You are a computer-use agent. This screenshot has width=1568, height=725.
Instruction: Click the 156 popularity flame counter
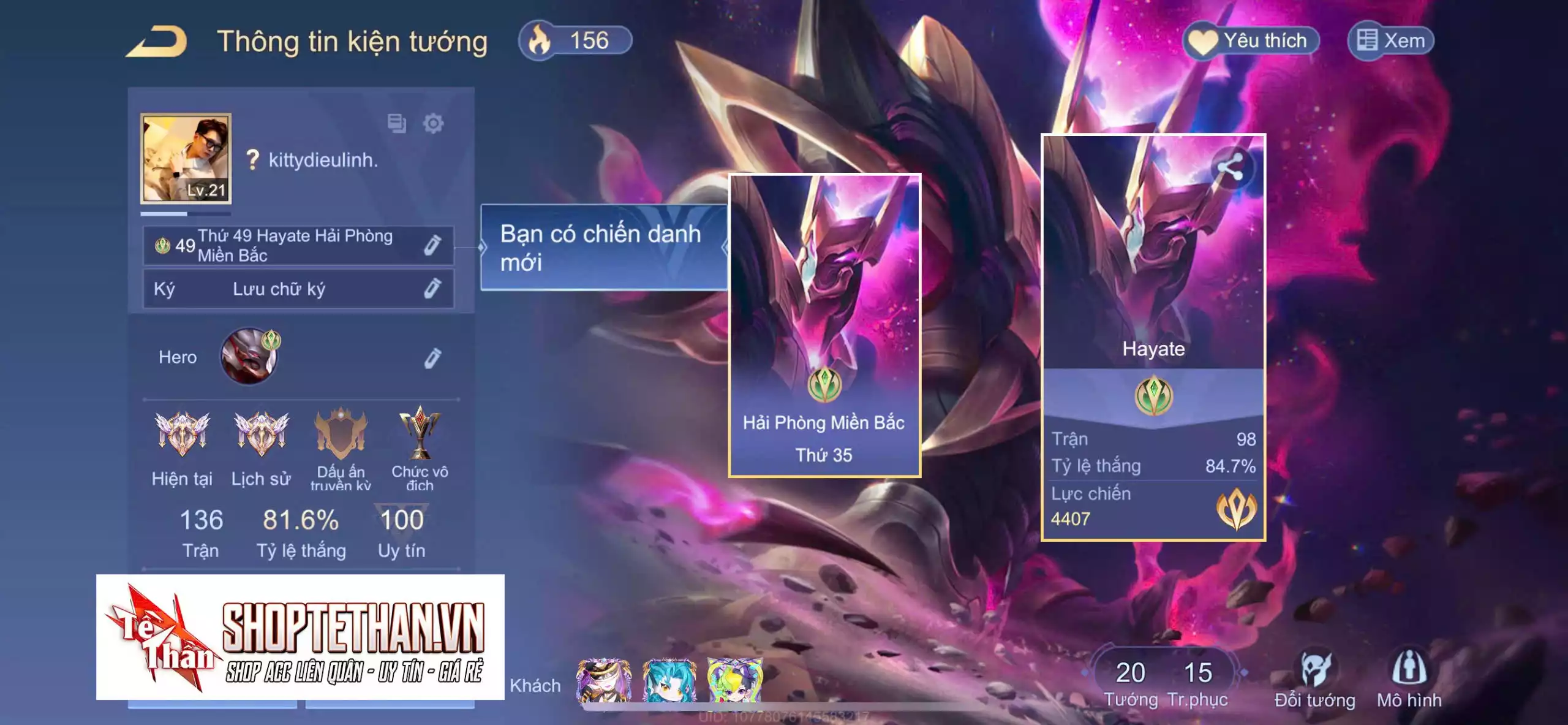575,41
